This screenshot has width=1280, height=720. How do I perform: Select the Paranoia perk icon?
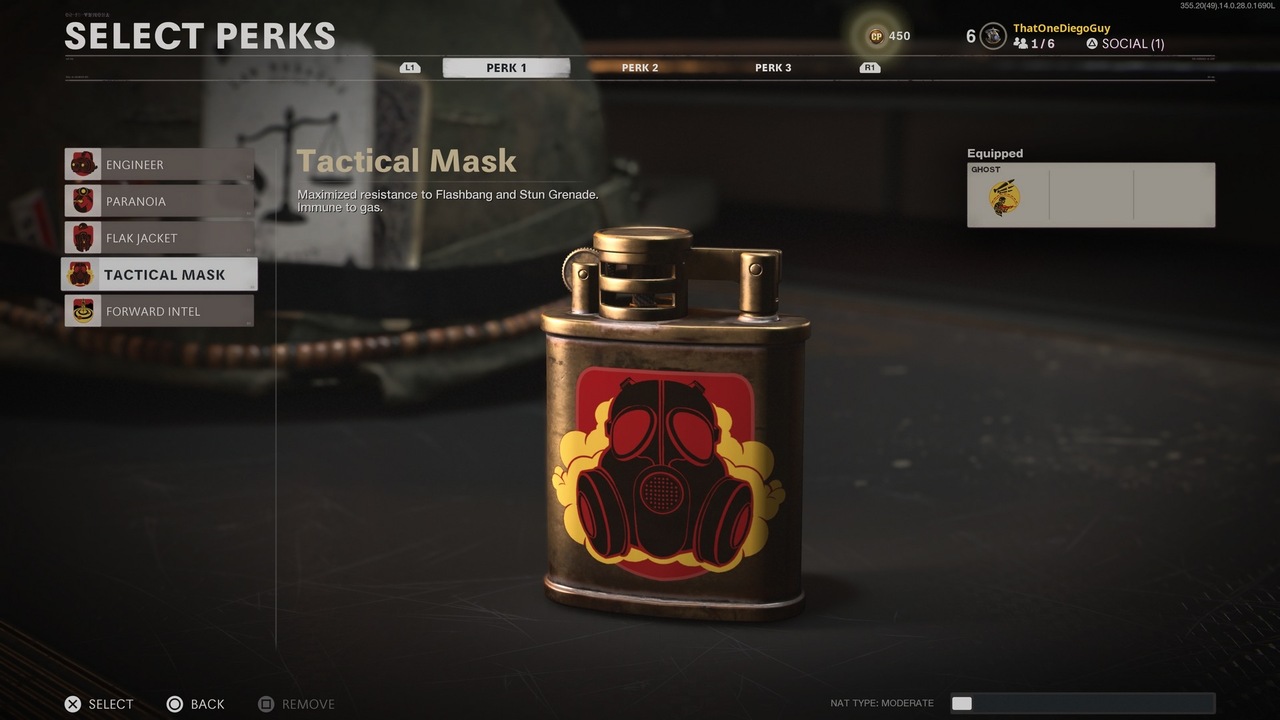[85, 201]
